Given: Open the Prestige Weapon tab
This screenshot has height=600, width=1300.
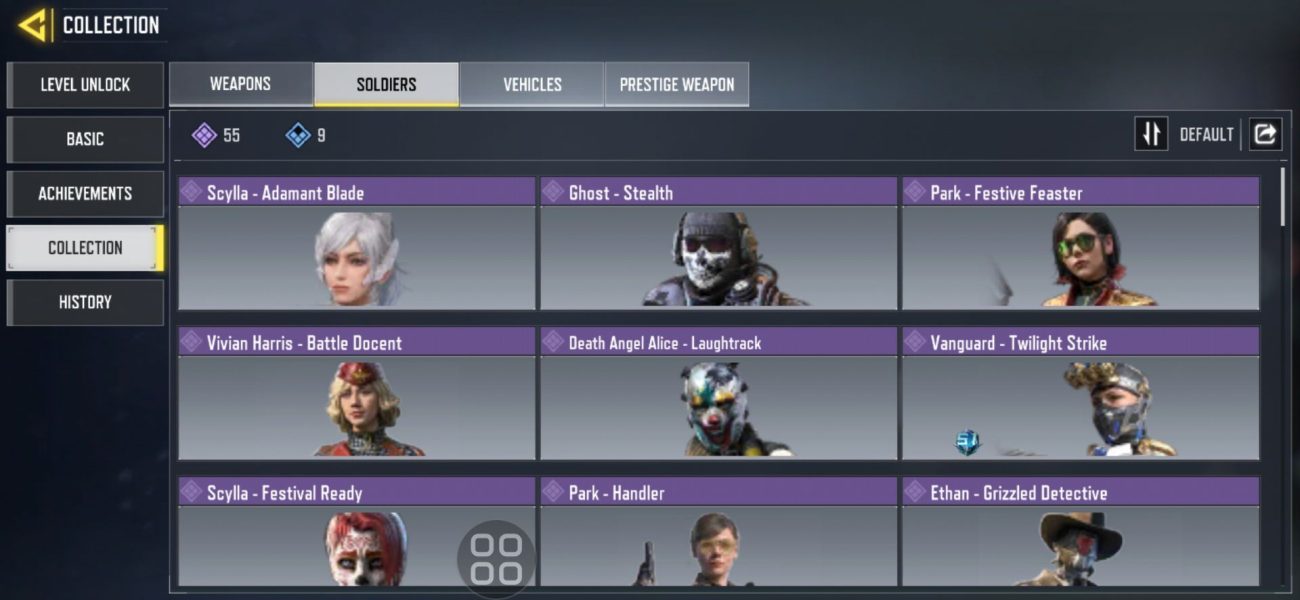Looking at the screenshot, I should [677, 84].
